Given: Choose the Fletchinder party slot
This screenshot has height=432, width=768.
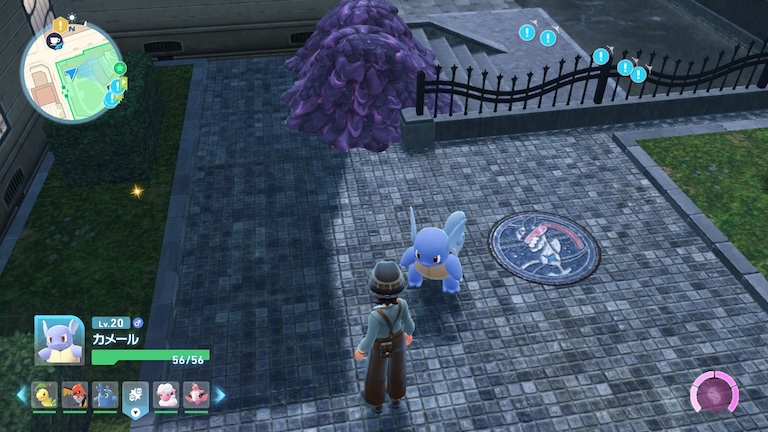Looking at the screenshot, I should pos(76,395).
